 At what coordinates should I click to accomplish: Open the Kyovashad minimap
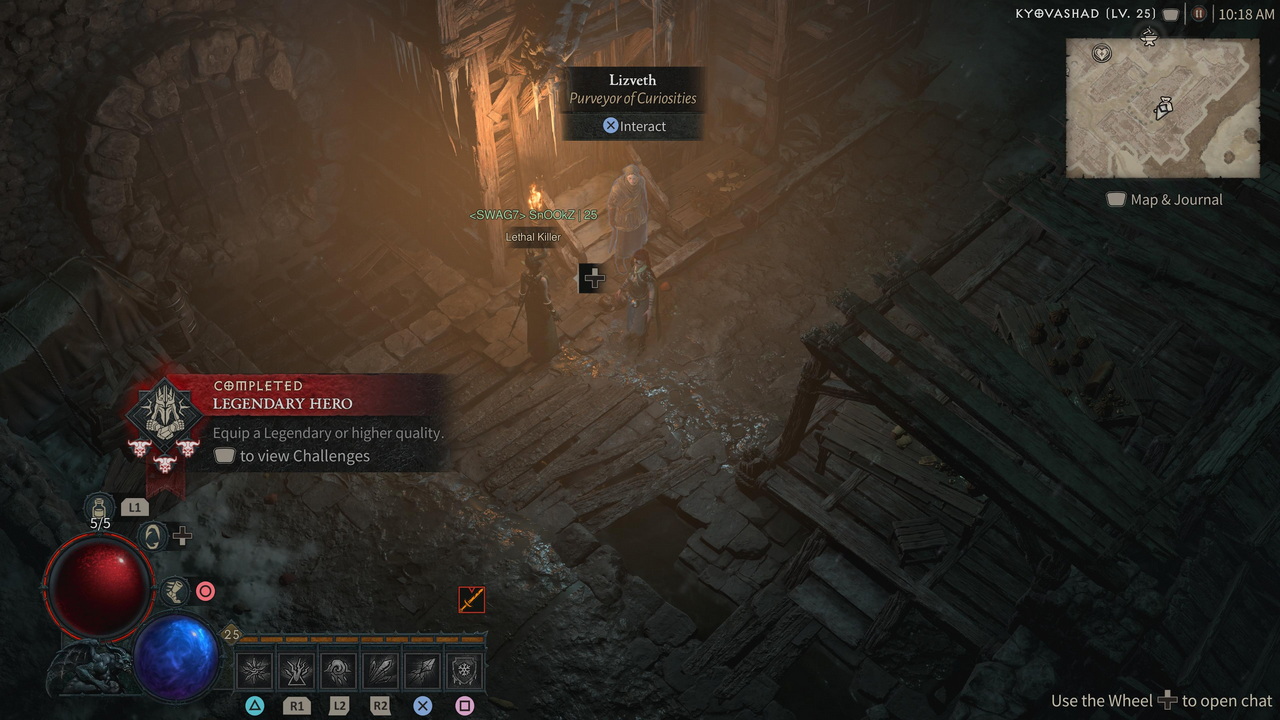(x=1161, y=108)
